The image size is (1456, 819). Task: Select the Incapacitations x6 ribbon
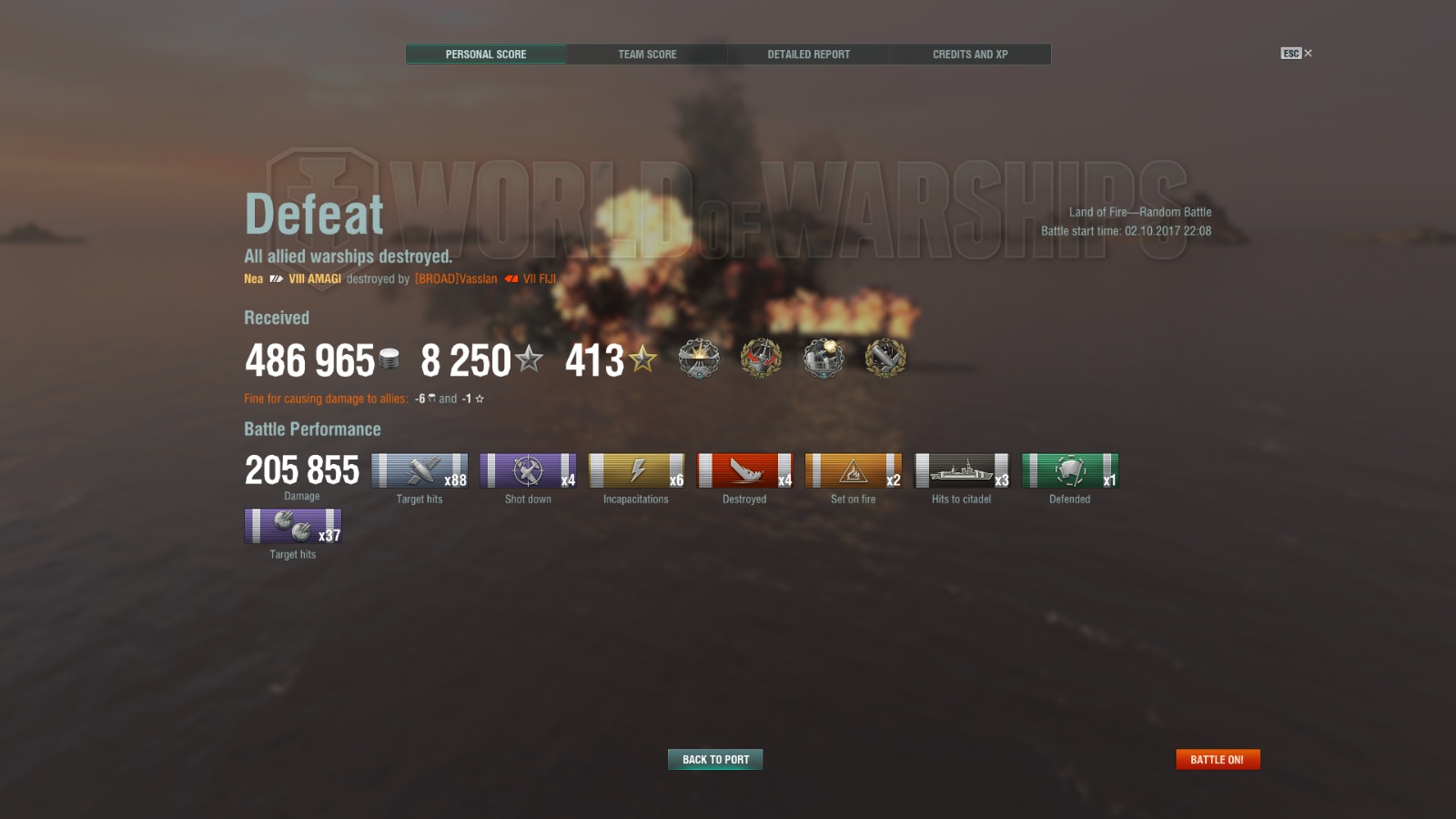(636, 471)
